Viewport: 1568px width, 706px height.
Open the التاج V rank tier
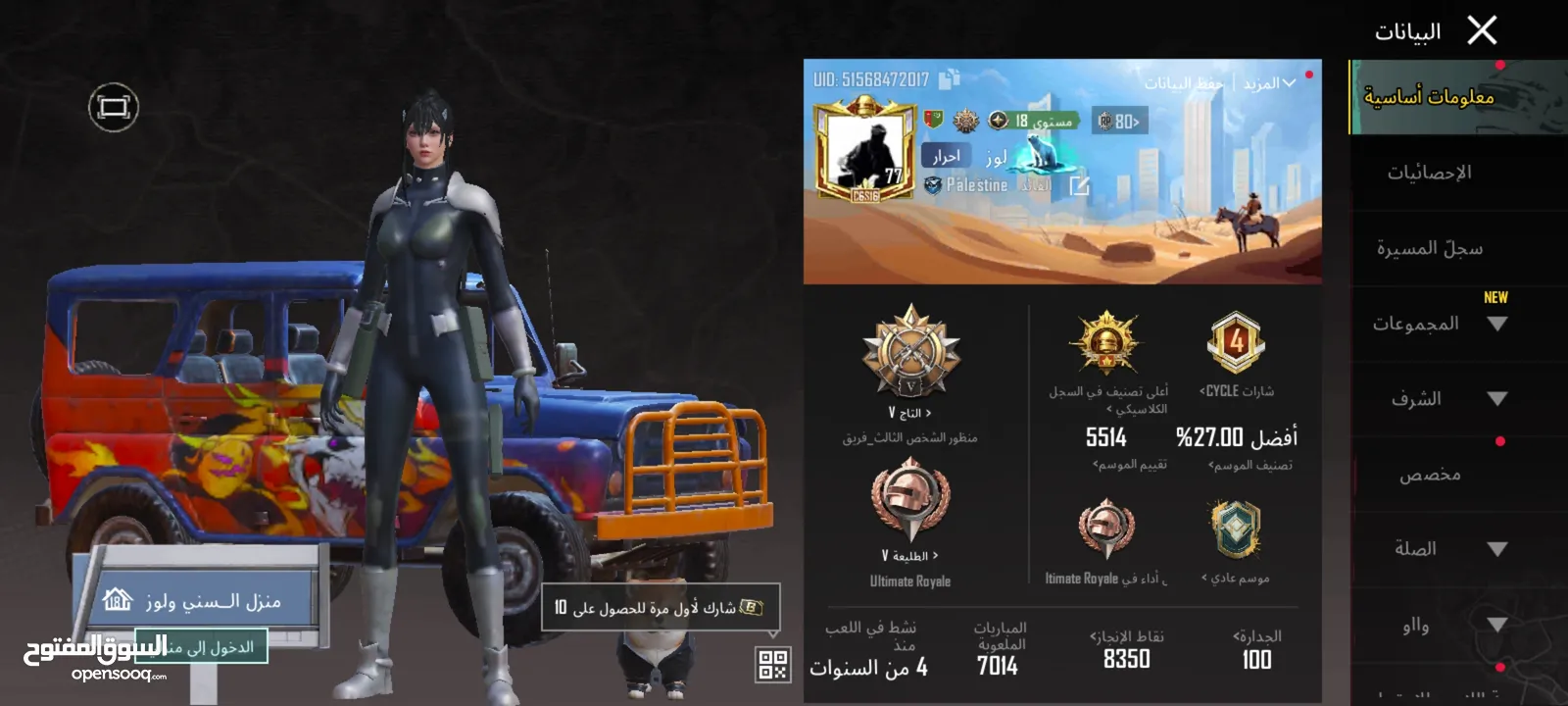coord(910,413)
